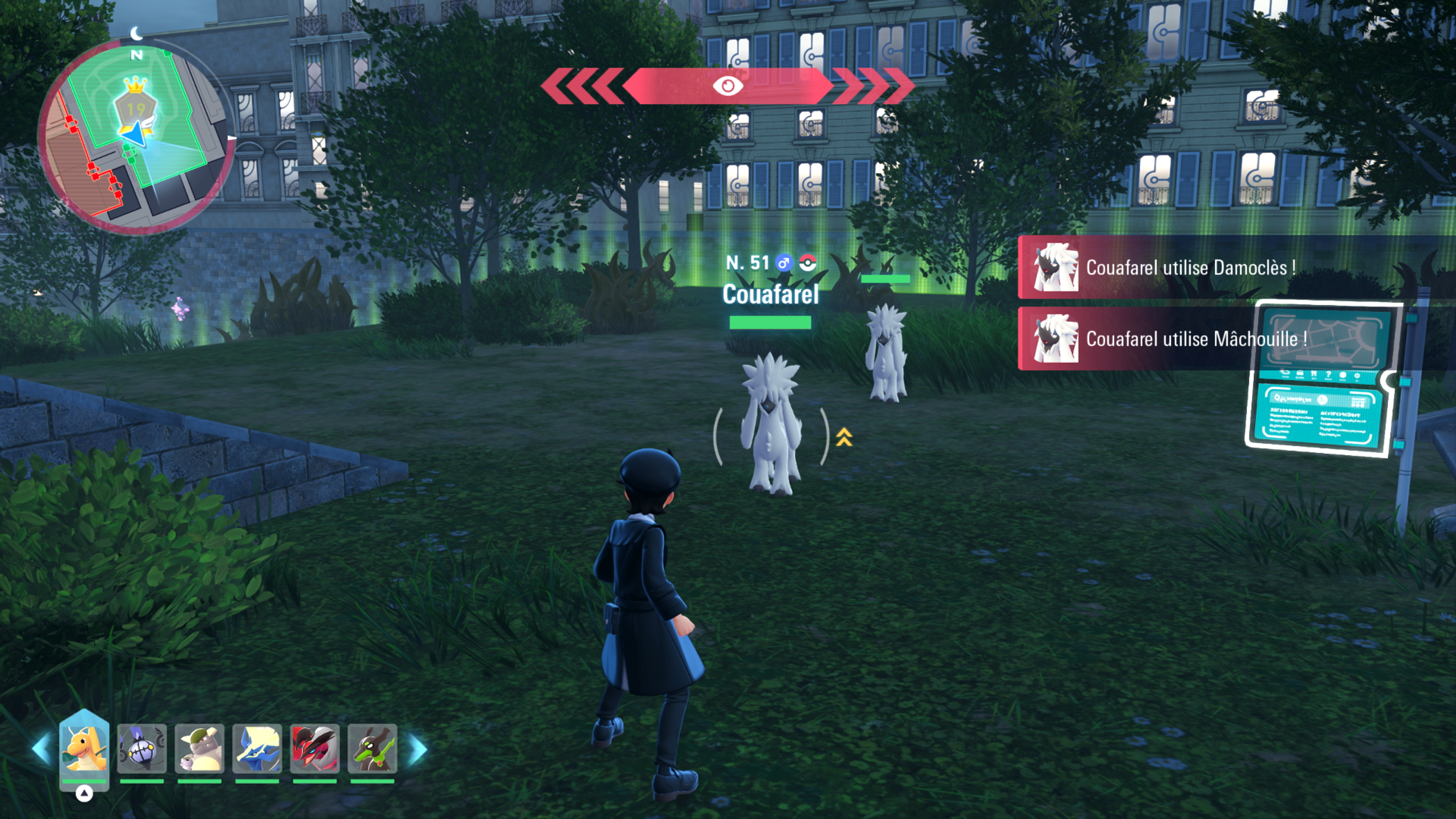Select the blue Xerneas party slot
This screenshot has width=1456, height=819.
pyautogui.click(x=257, y=748)
